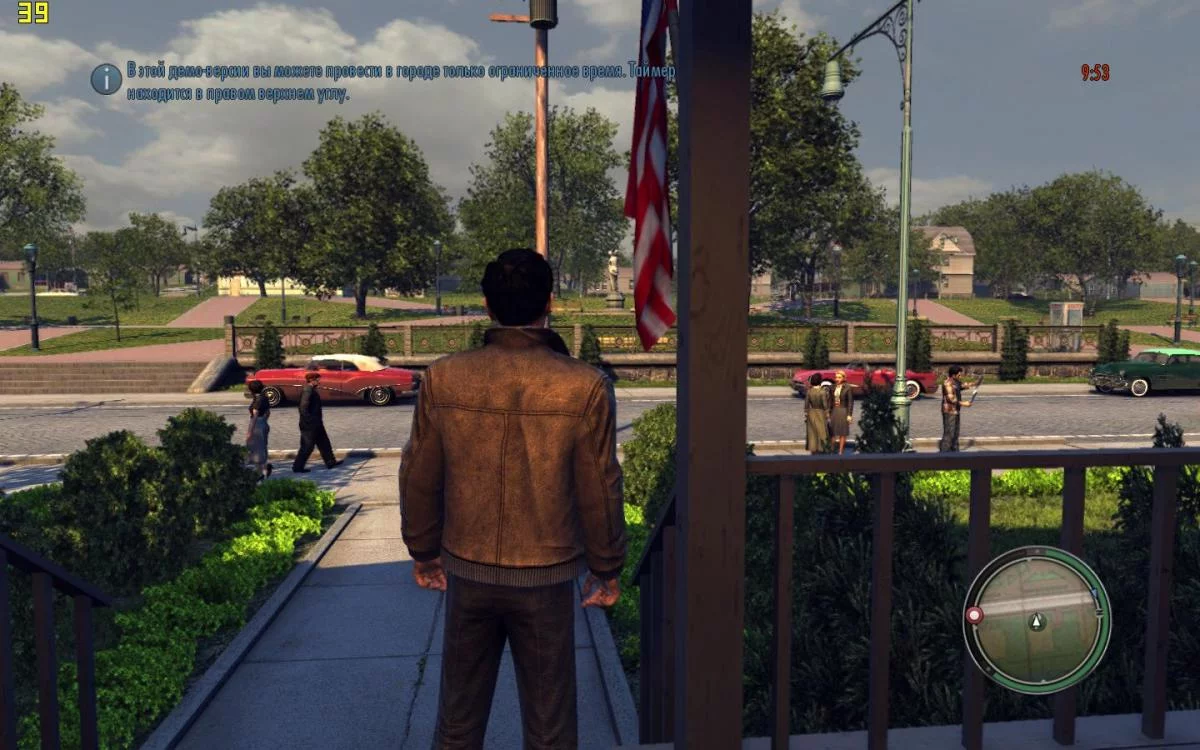Click the white player arrow on the minimap

[x=1037, y=621]
